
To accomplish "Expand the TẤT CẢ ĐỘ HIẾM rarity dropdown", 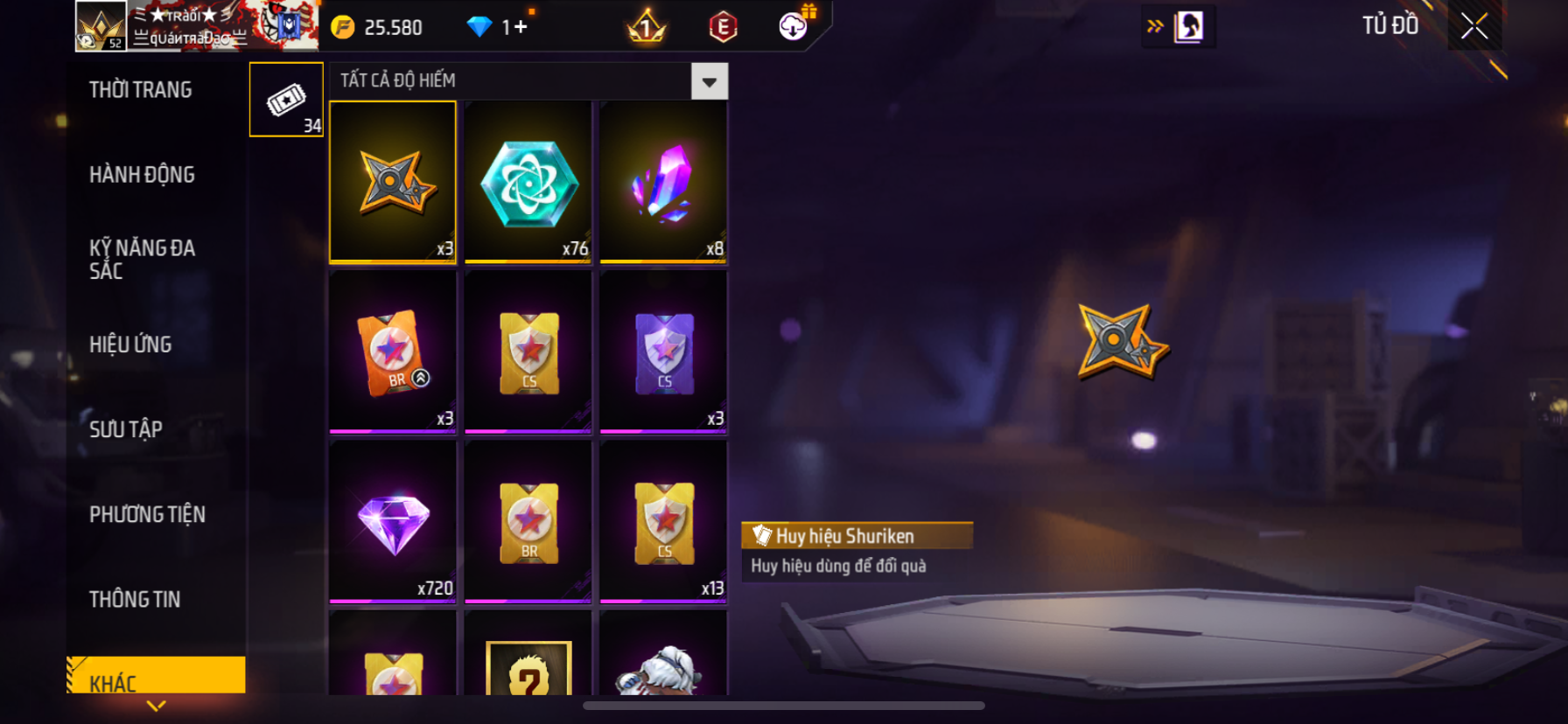I will (x=709, y=81).
